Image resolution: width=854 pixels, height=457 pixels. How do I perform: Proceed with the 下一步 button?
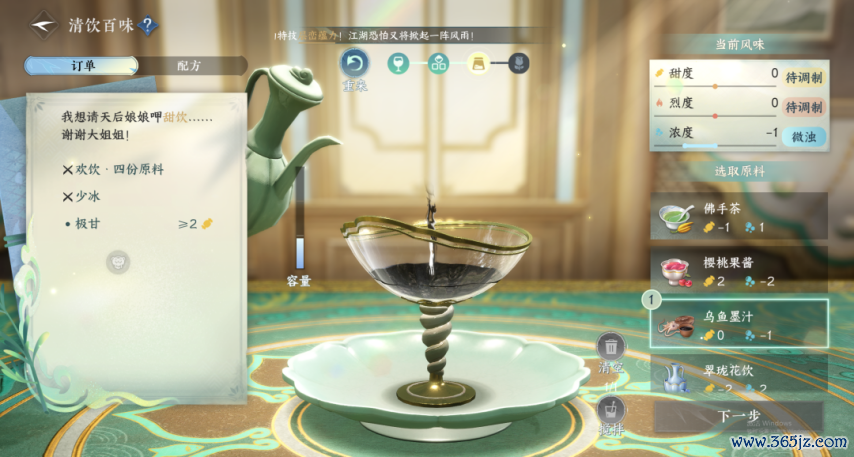[739, 416]
